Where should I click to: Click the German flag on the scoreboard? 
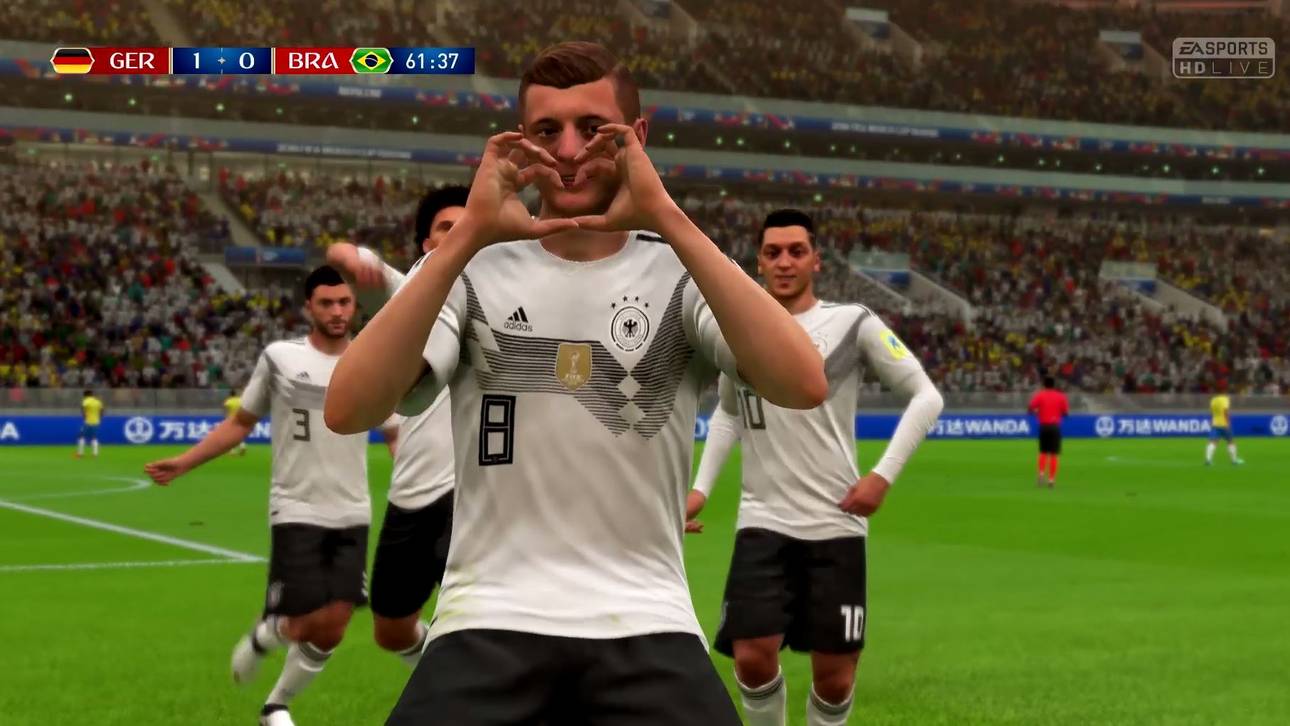pos(71,59)
